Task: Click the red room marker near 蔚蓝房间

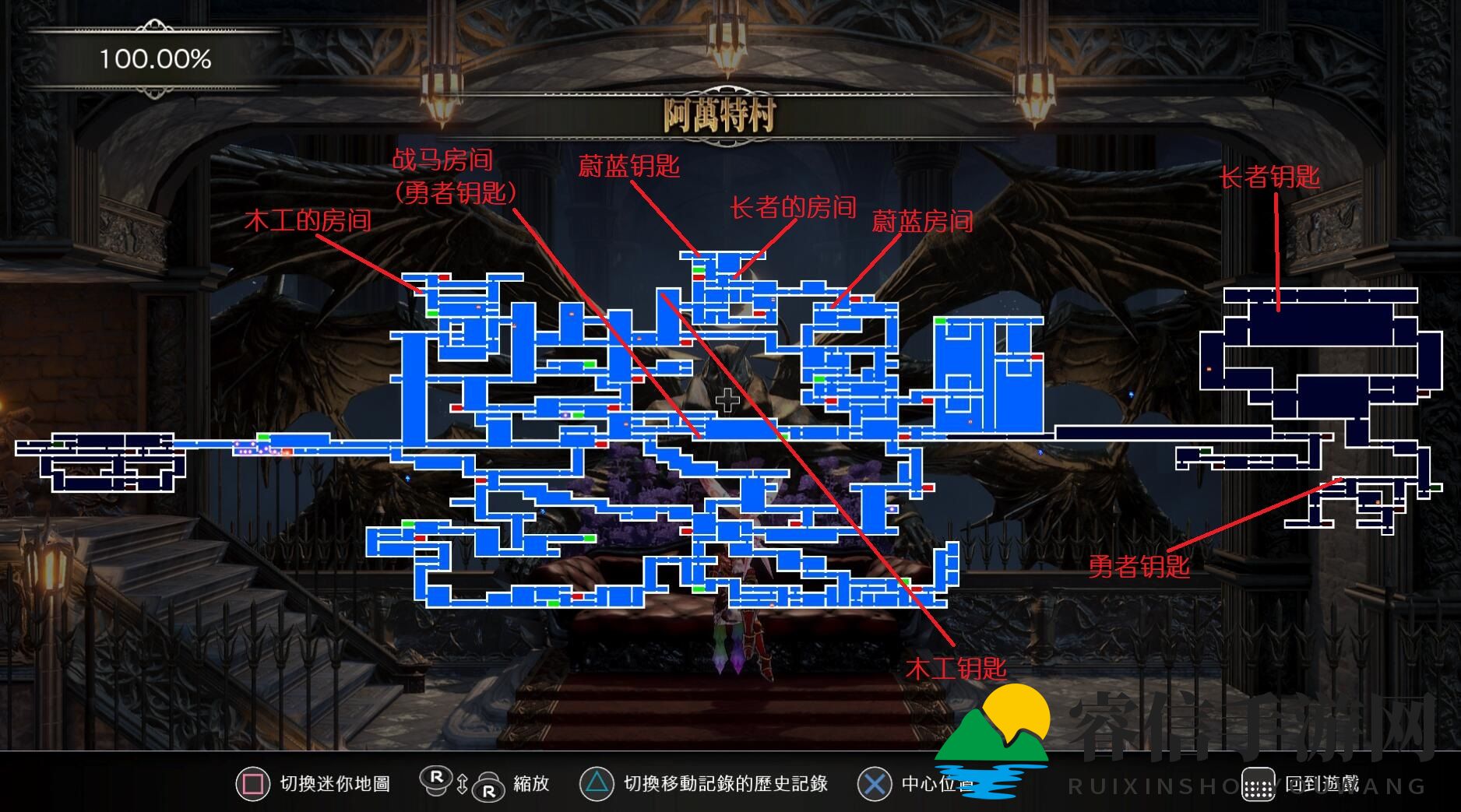Action: pyautogui.click(x=855, y=300)
